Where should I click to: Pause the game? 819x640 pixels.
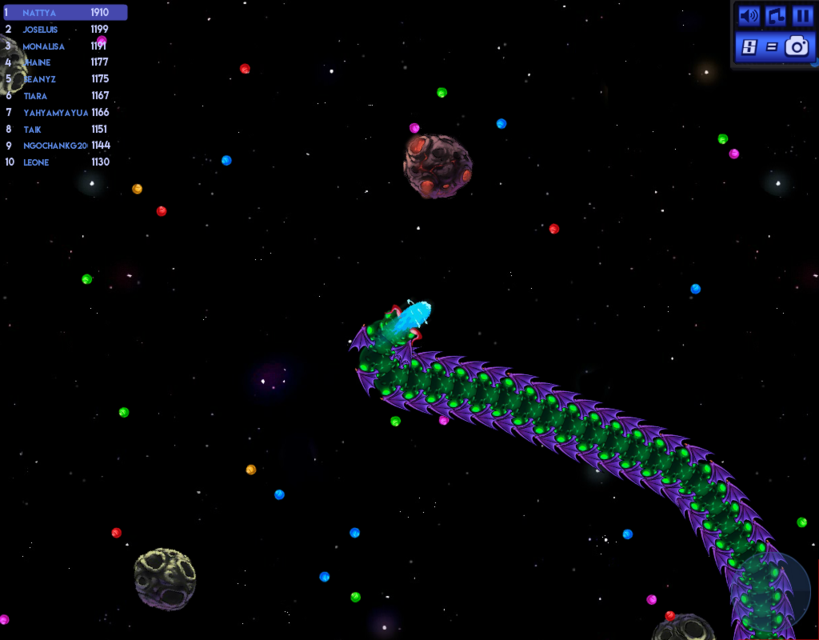[x=803, y=16]
